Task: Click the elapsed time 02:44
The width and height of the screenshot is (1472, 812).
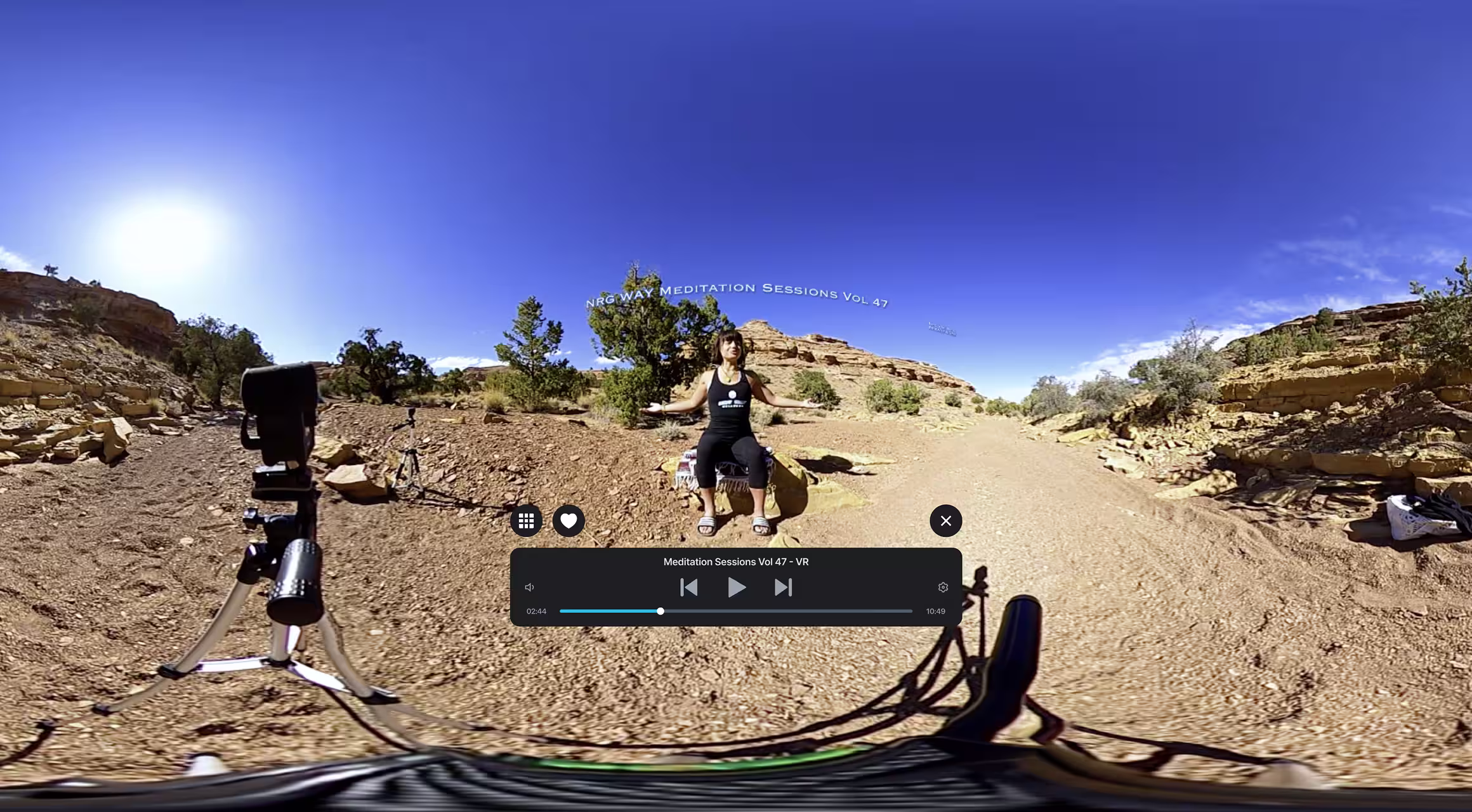Action: pos(537,611)
